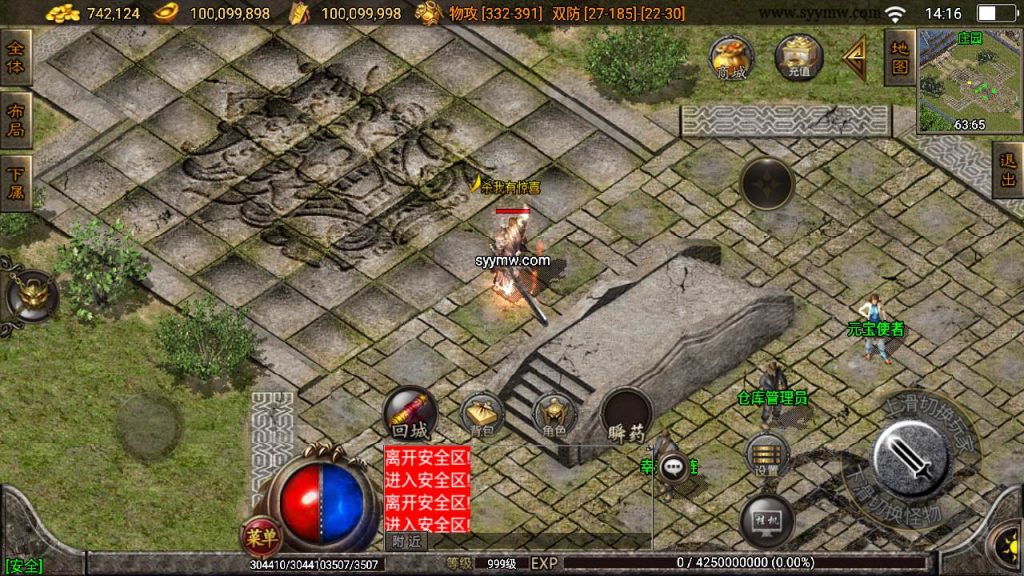This screenshot has height=576, width=1024.
Task: Select the 全体 tab
Action: pos(16,58)
